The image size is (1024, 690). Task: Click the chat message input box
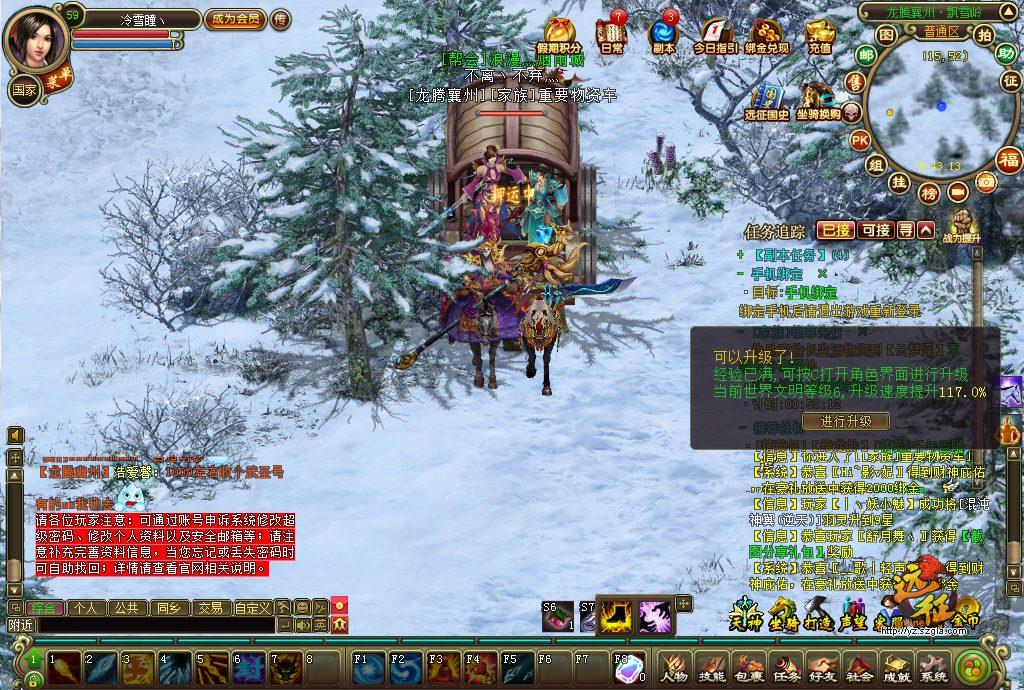150,625
